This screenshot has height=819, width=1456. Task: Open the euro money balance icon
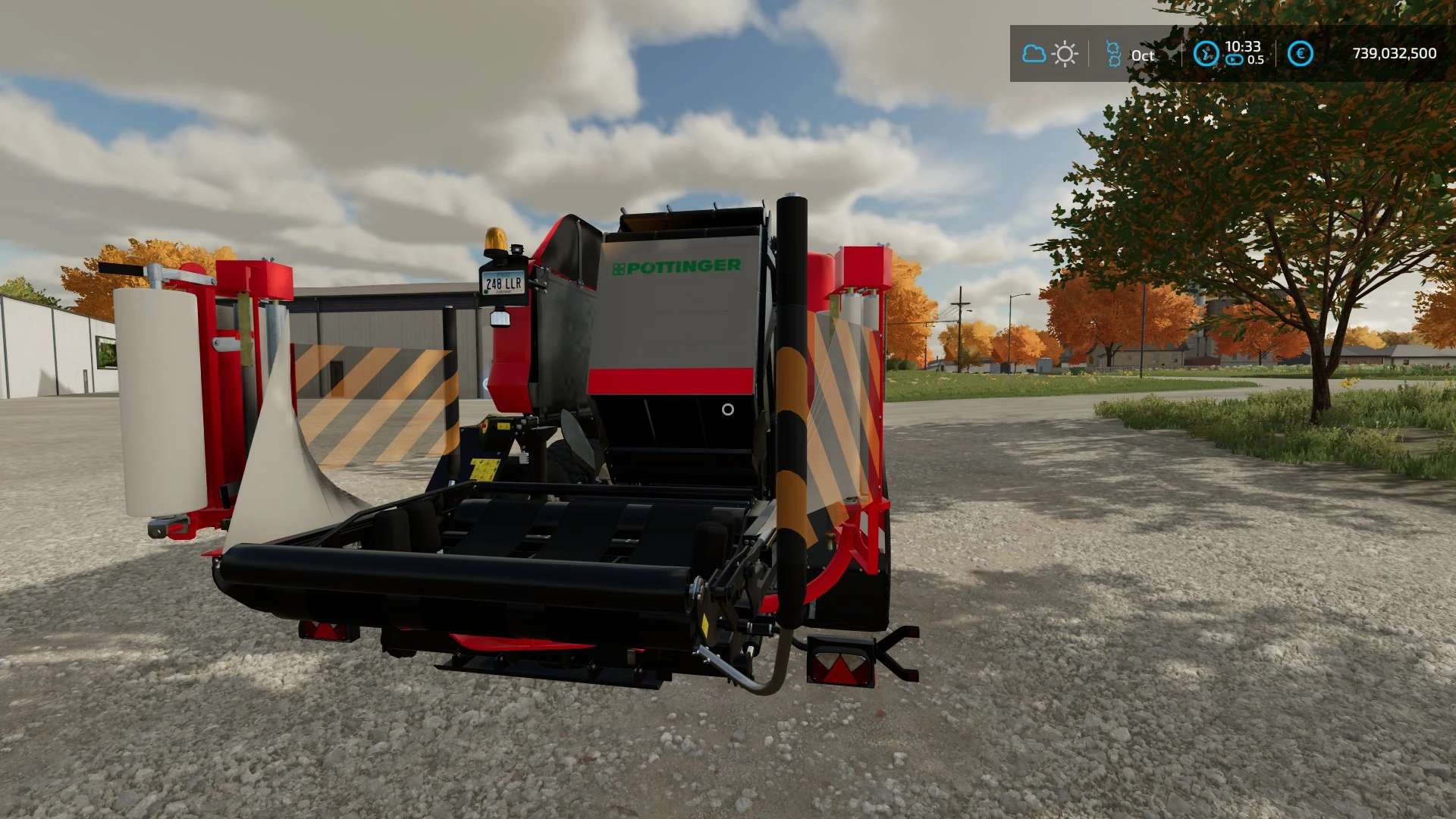(1300, 54)
